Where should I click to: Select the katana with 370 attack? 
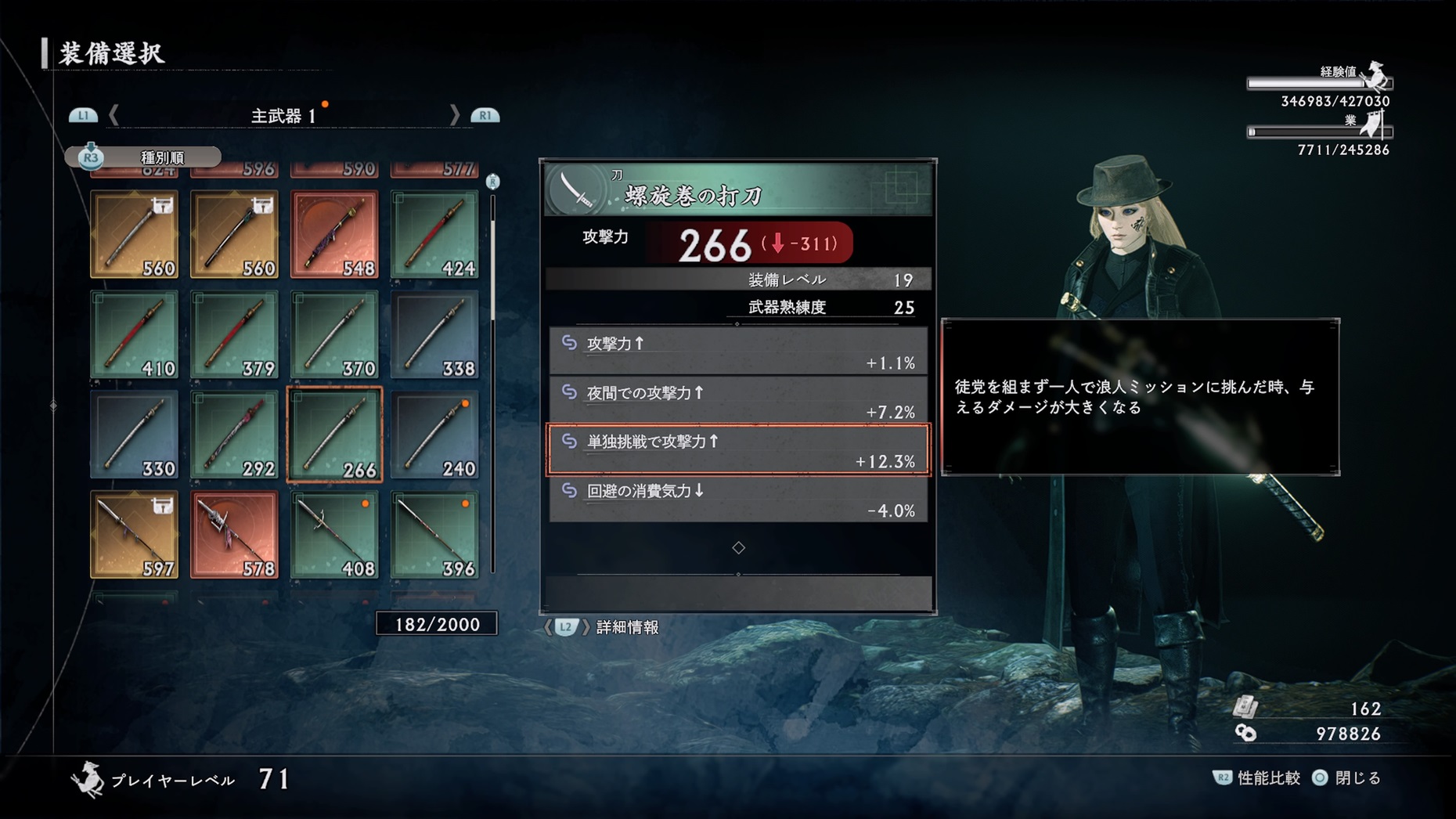click(334, 334)
